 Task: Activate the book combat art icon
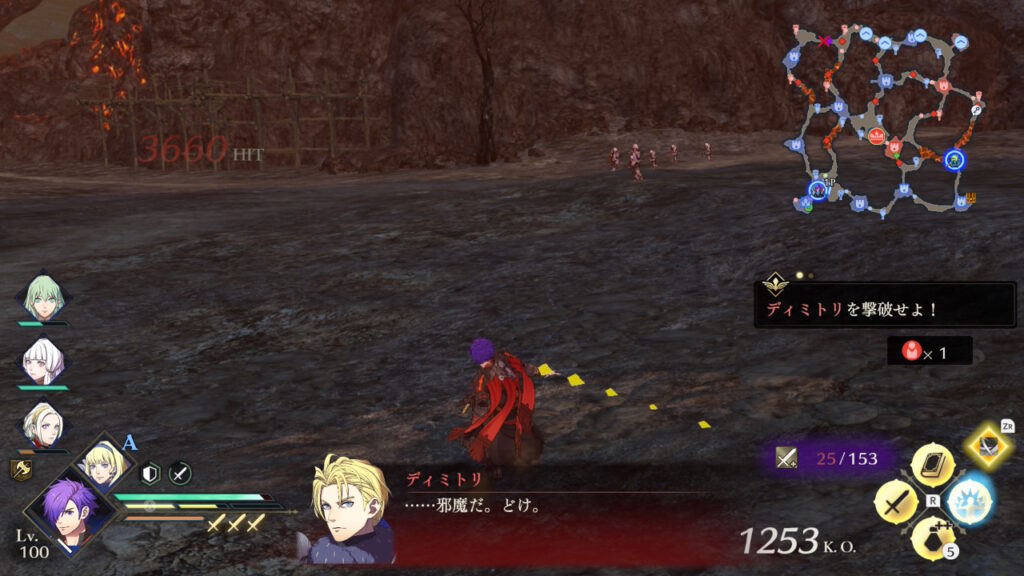[x=932, y=466]
